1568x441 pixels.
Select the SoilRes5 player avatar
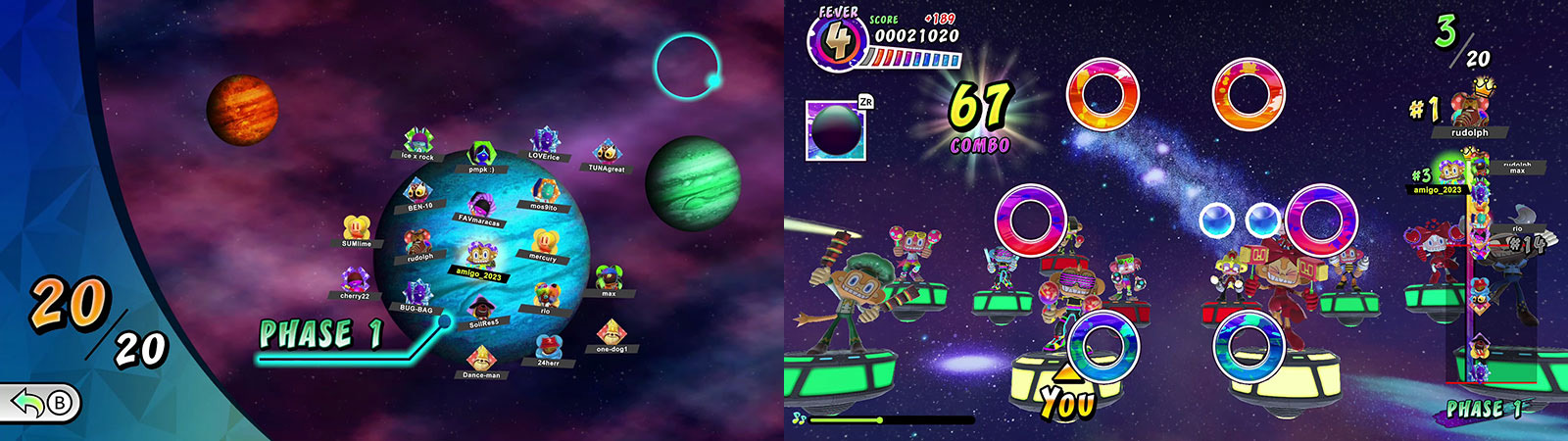(x=482, y=308)
